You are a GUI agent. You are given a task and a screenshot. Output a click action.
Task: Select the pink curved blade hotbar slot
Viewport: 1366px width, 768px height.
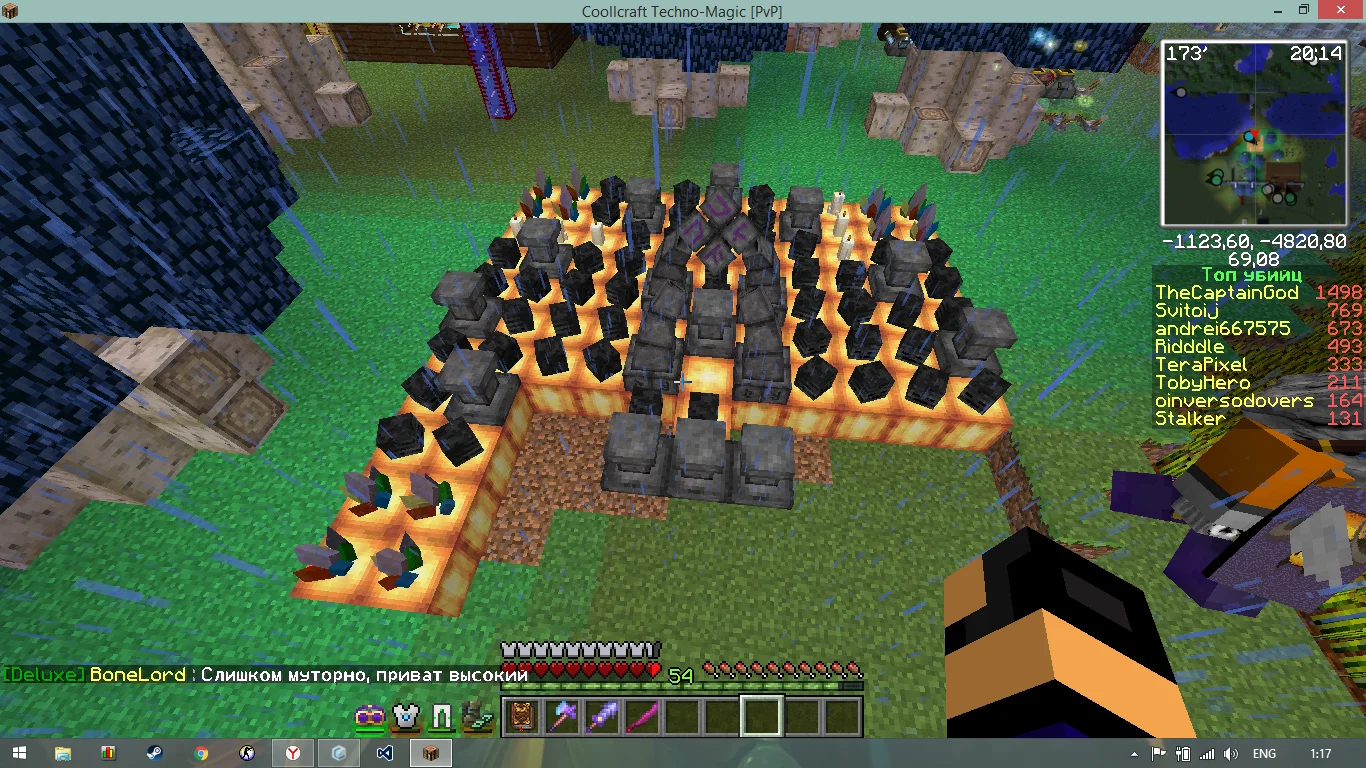click(642, 716)
